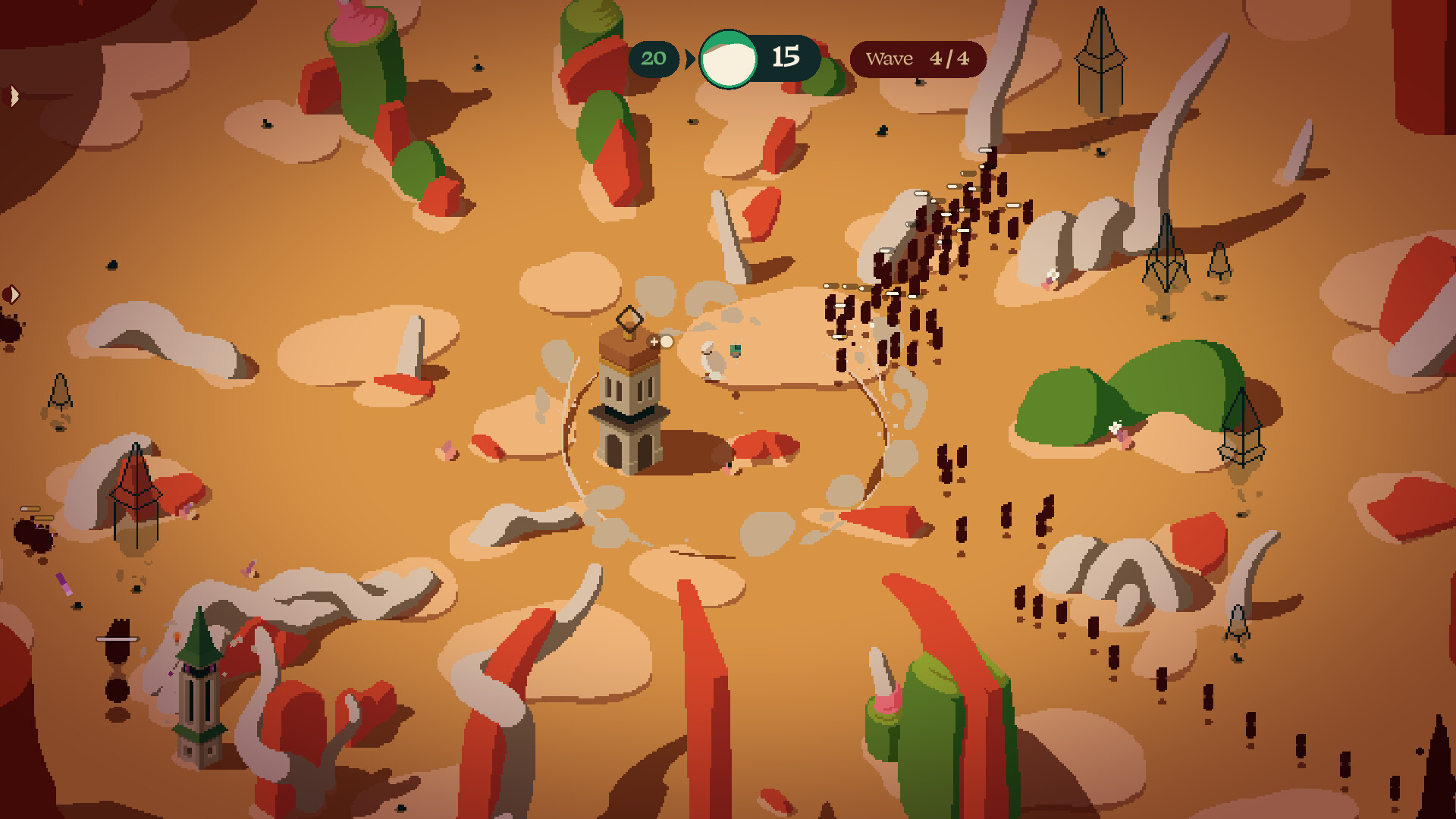Viewport: 1456px width, 819px height.
Task: Select the central tower with diamond marker
Action: tap(629, 402)
